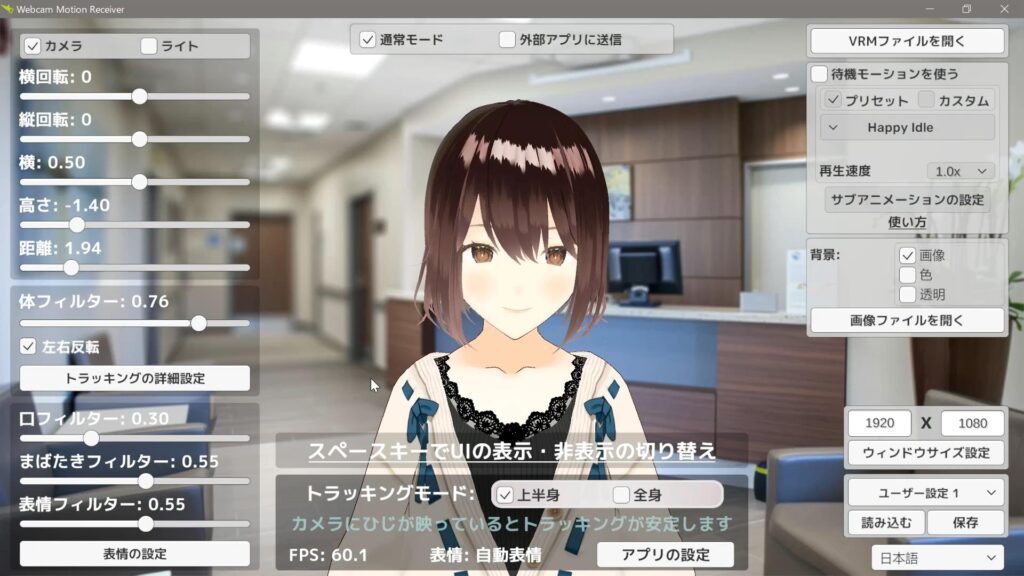The image size is (1024, 576).
Task: Enable 待機モーションを使う checkbox
Action: [x=820, y=74]
